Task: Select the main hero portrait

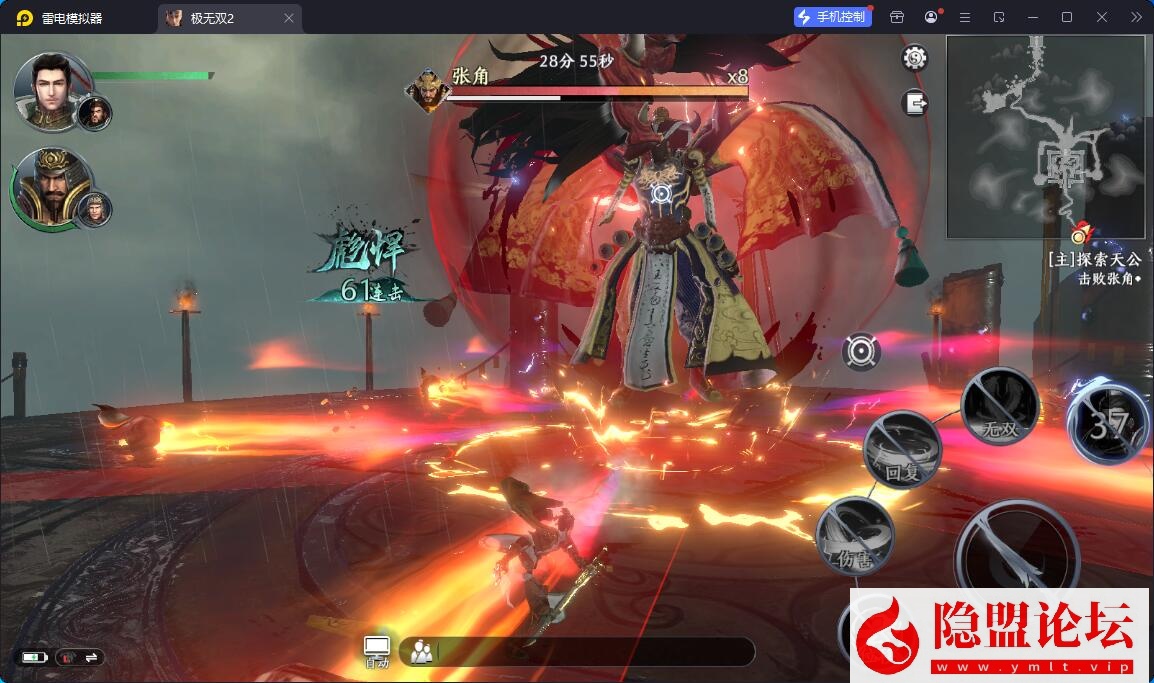Action: tap(52, 91)
